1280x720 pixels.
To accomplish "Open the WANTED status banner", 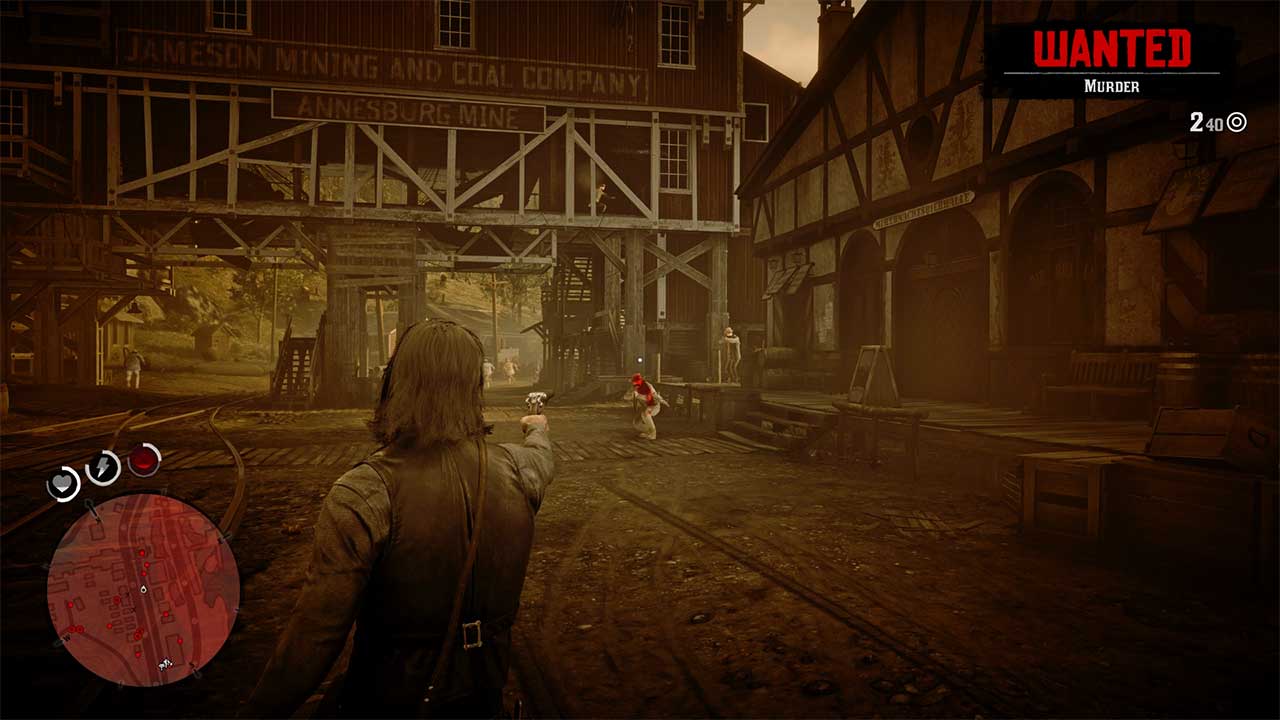I will (1111, 60).
